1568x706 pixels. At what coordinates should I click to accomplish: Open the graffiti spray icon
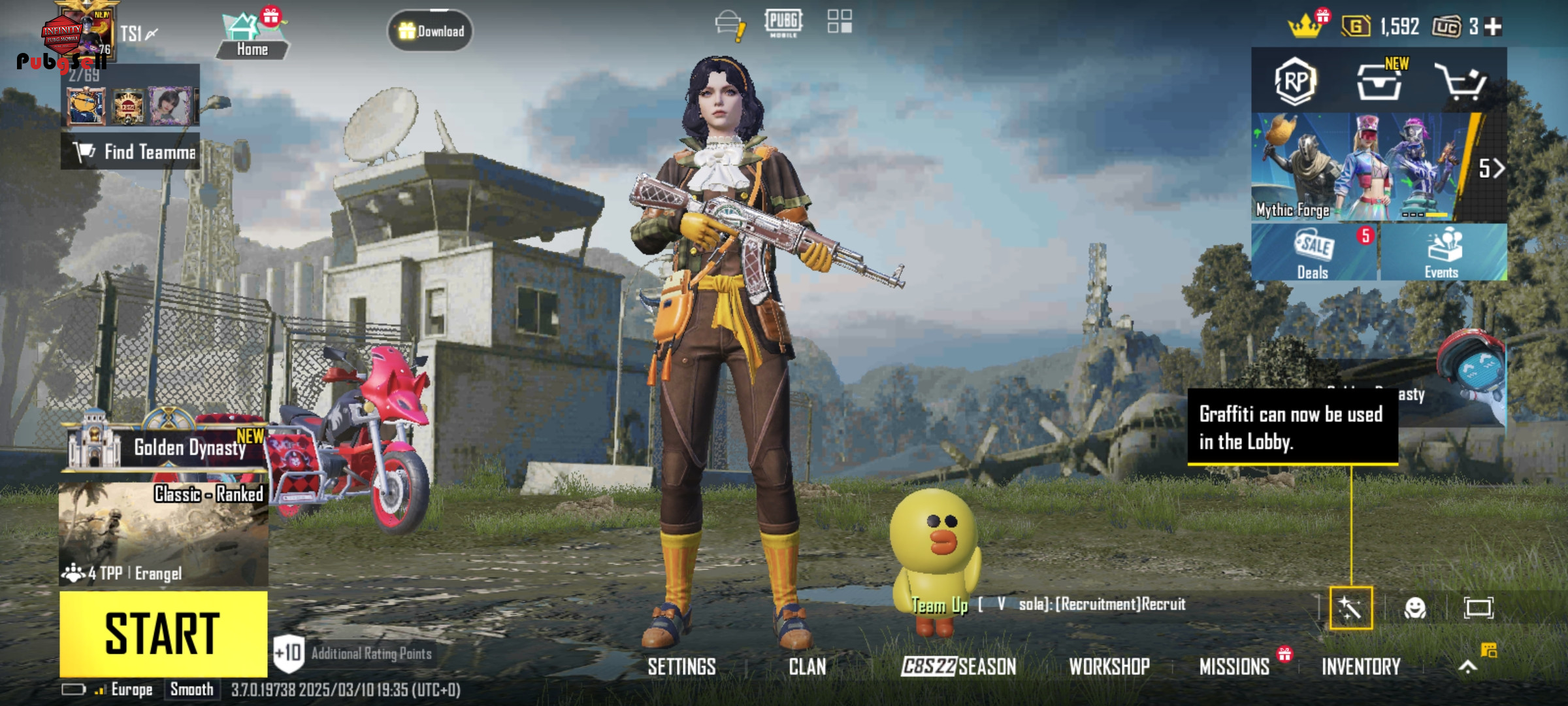[1350, 608]
